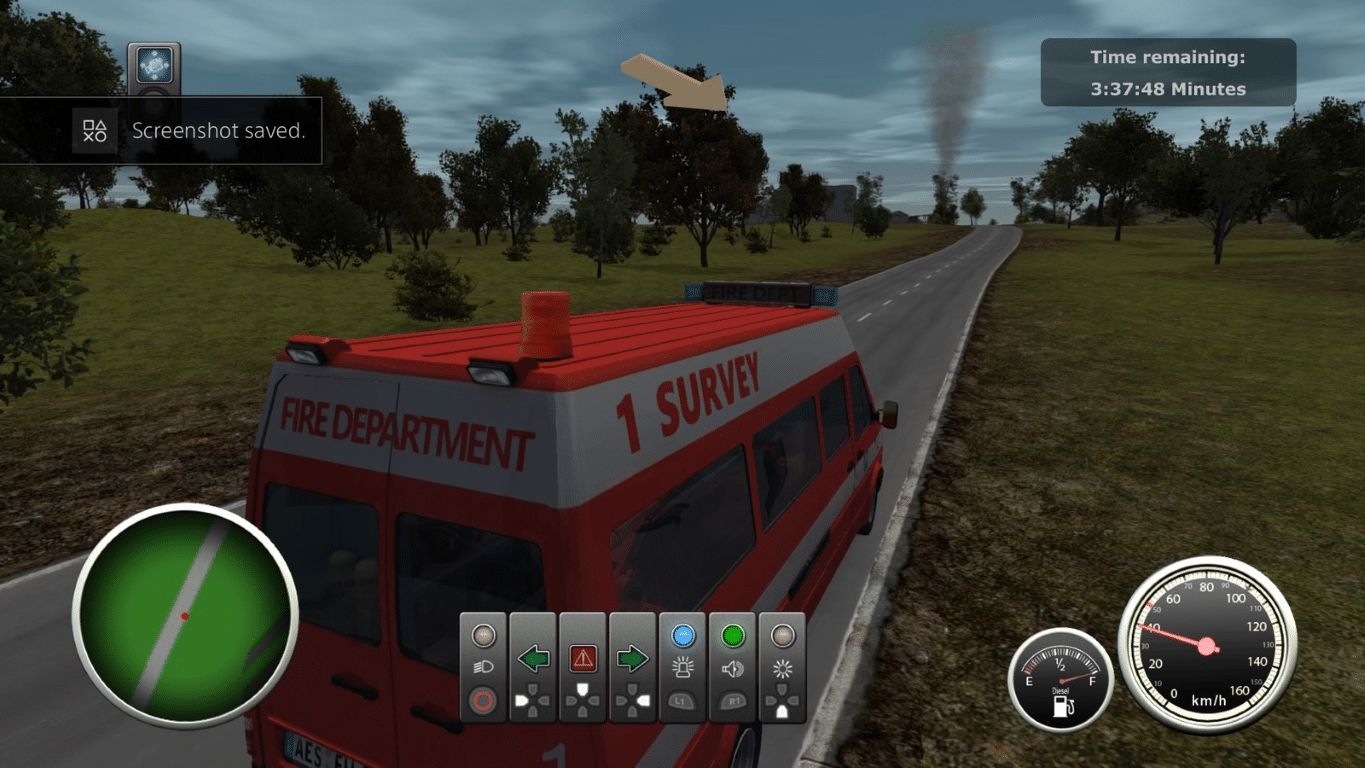Expand the Time remaining panel

click(1167, 71)
